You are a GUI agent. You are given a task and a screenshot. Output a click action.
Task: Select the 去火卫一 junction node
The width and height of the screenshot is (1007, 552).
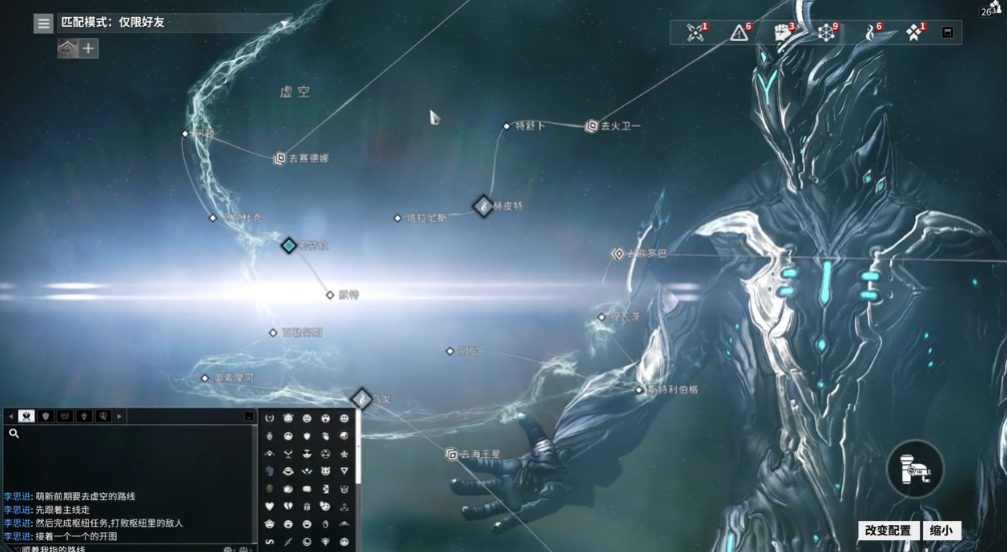591,126
